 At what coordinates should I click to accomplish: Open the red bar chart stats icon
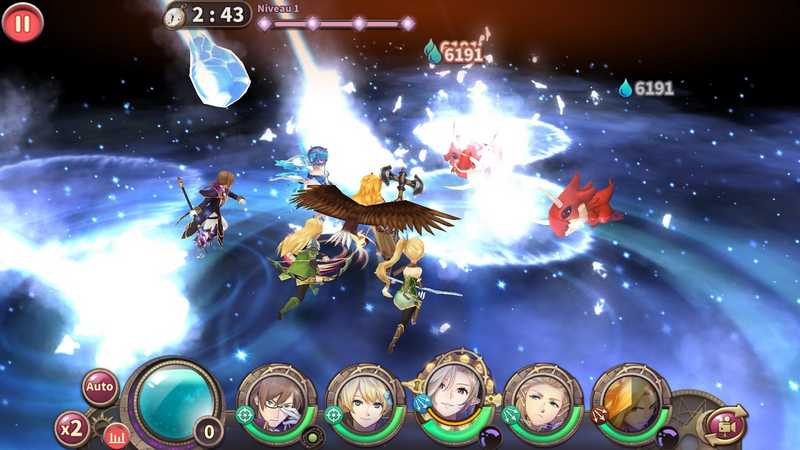pyautogui.click(x=117, y=436)
